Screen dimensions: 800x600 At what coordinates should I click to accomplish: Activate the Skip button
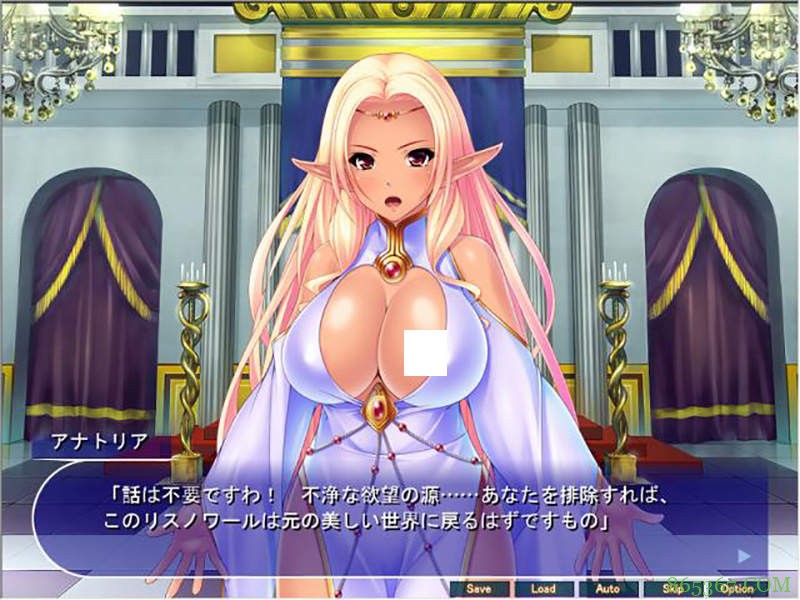671,589
